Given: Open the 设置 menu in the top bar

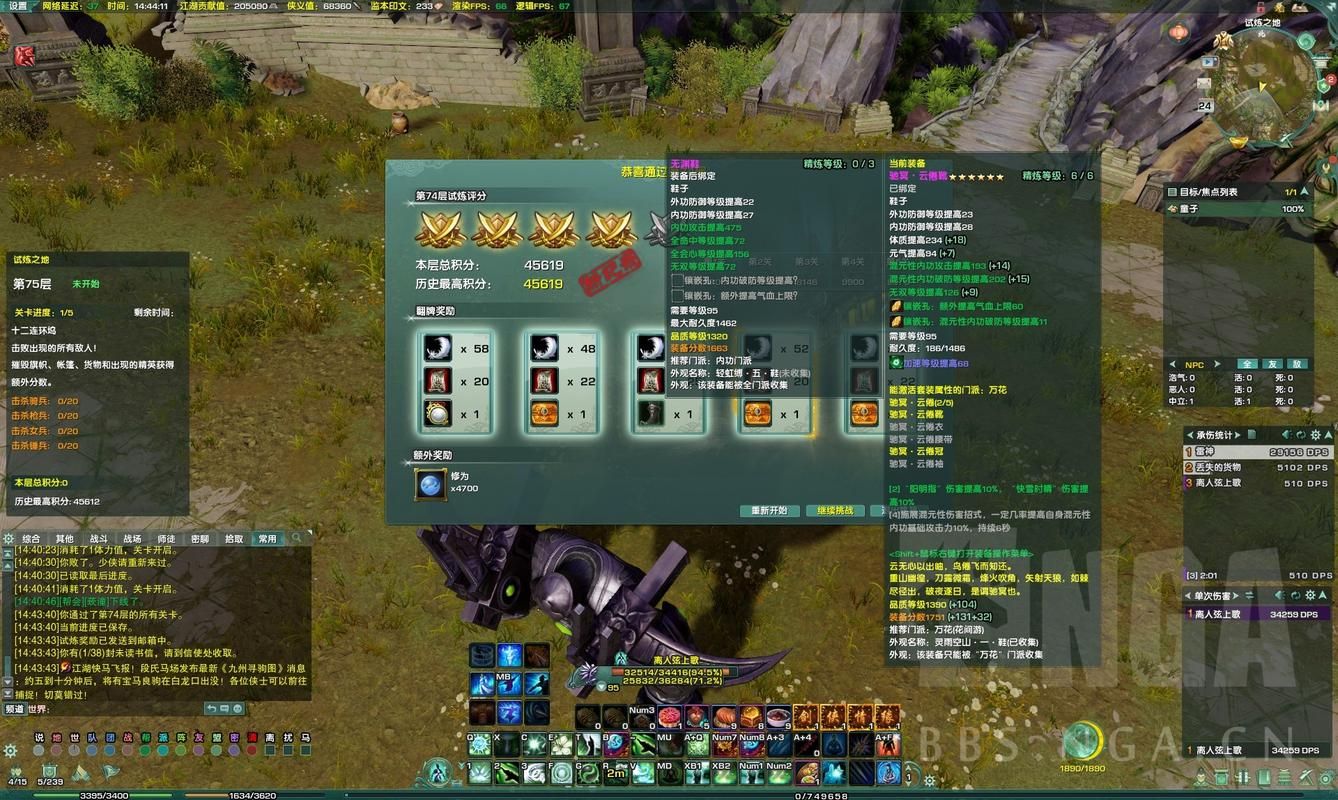Looking at the screenshot, I should (18, 6).
